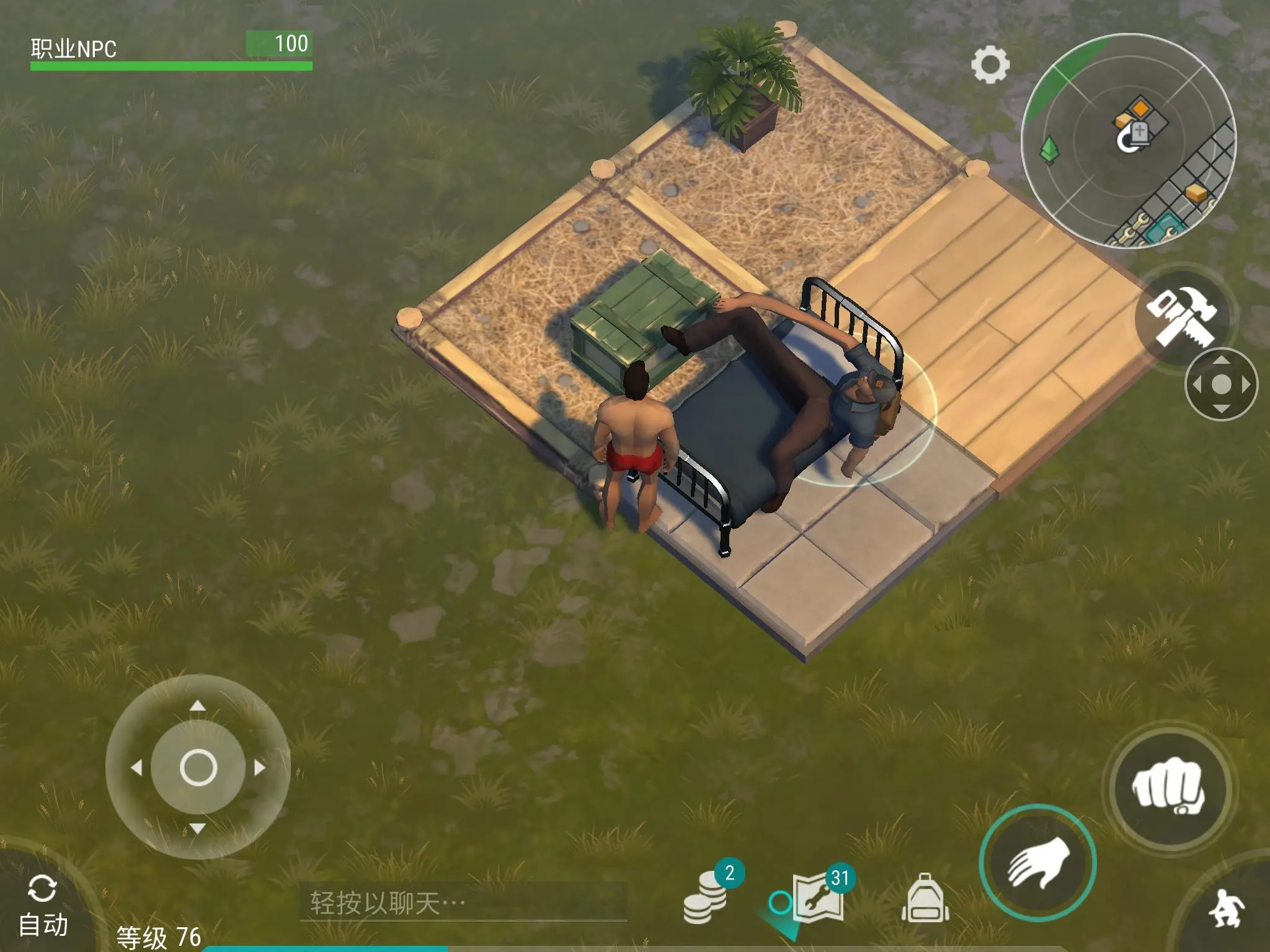Open the circular minimap
Image resolution: width=1270 pixels, height=952 pixels.
(x=1128, y=142)
